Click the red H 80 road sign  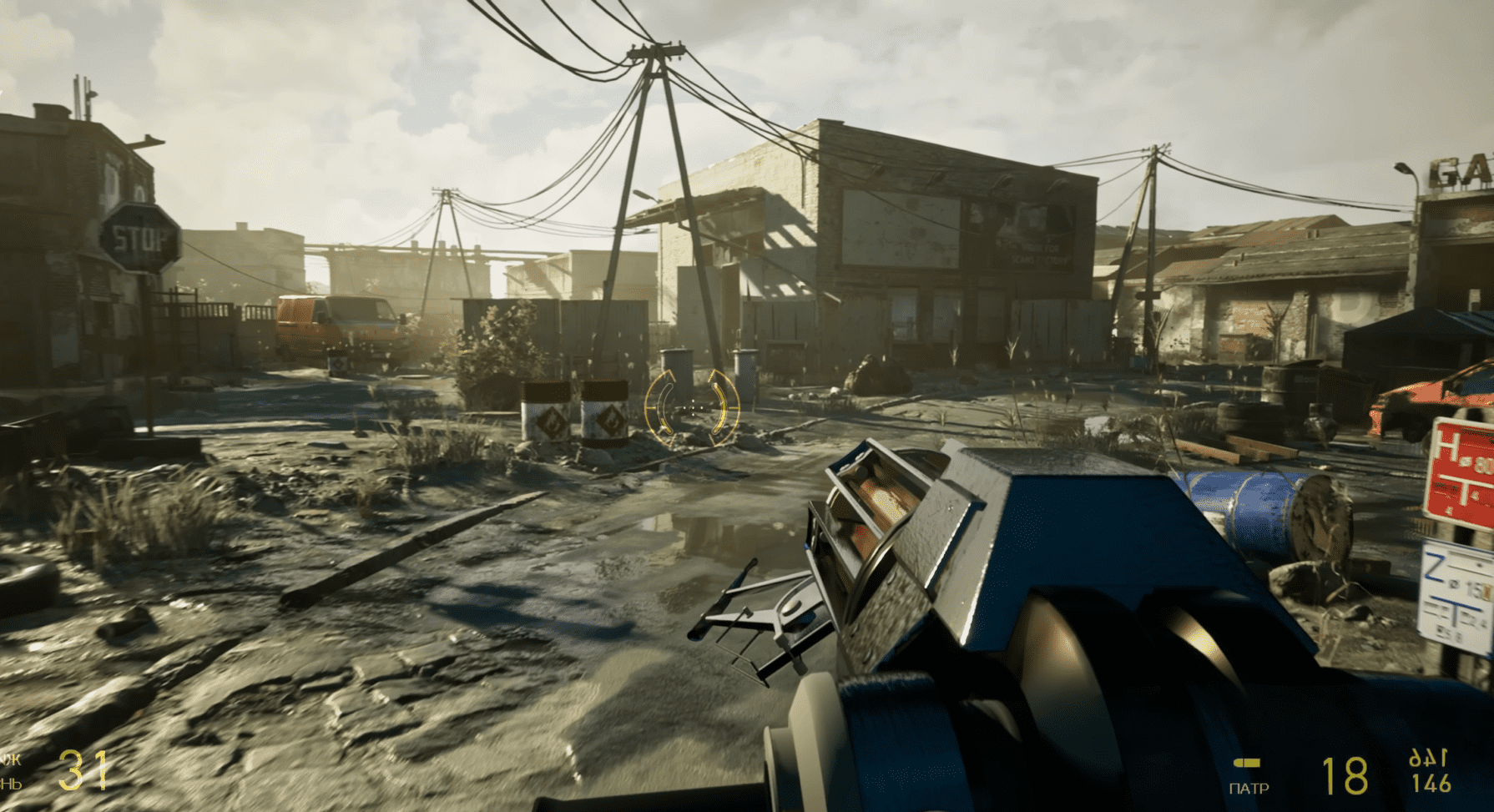click(1460, 469)
